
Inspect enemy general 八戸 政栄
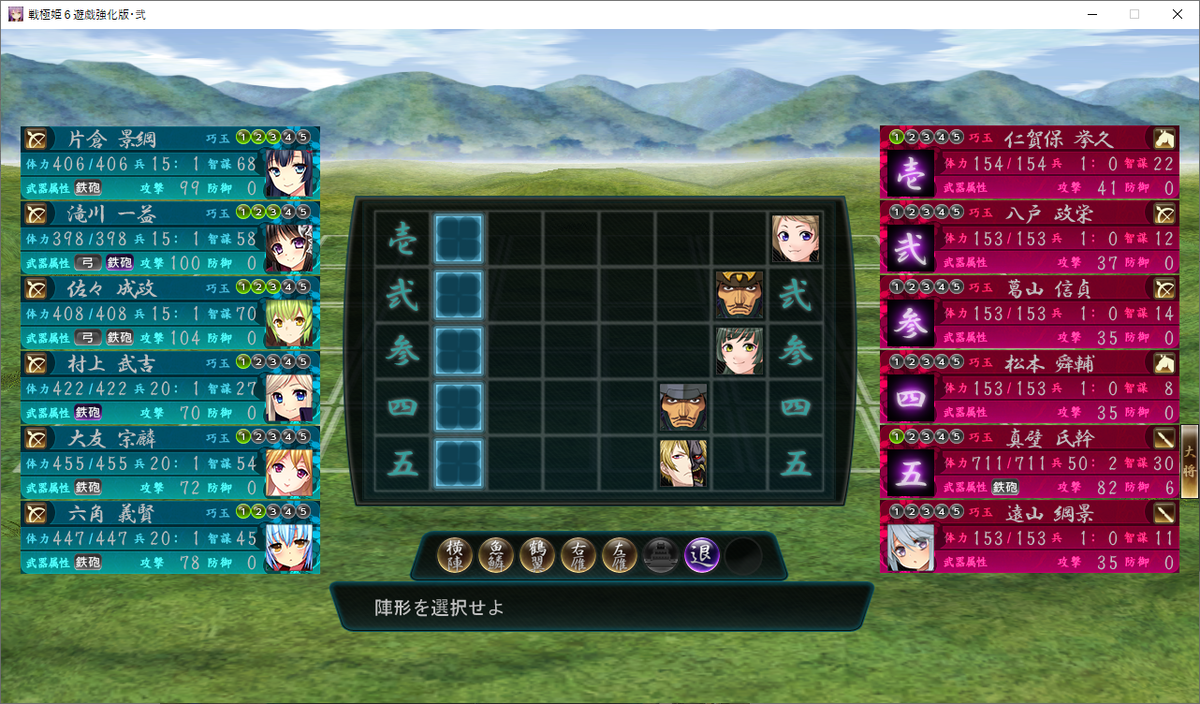point(1030,237)
